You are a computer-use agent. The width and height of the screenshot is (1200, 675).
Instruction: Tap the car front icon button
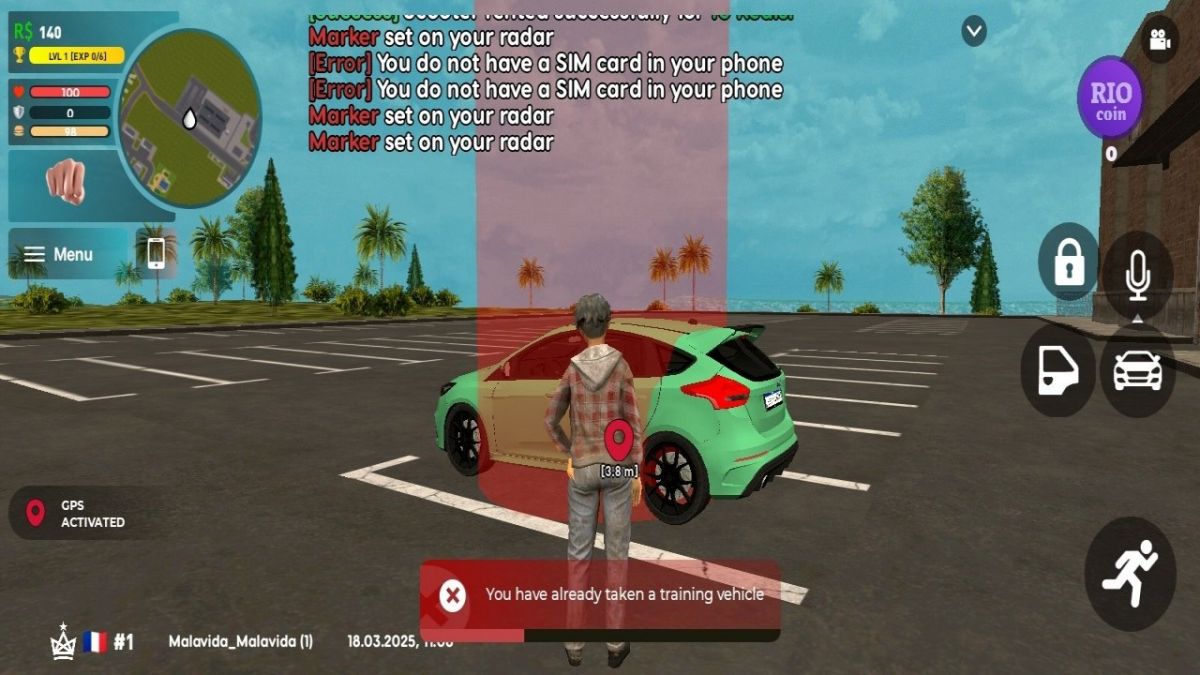point(1137,370)
